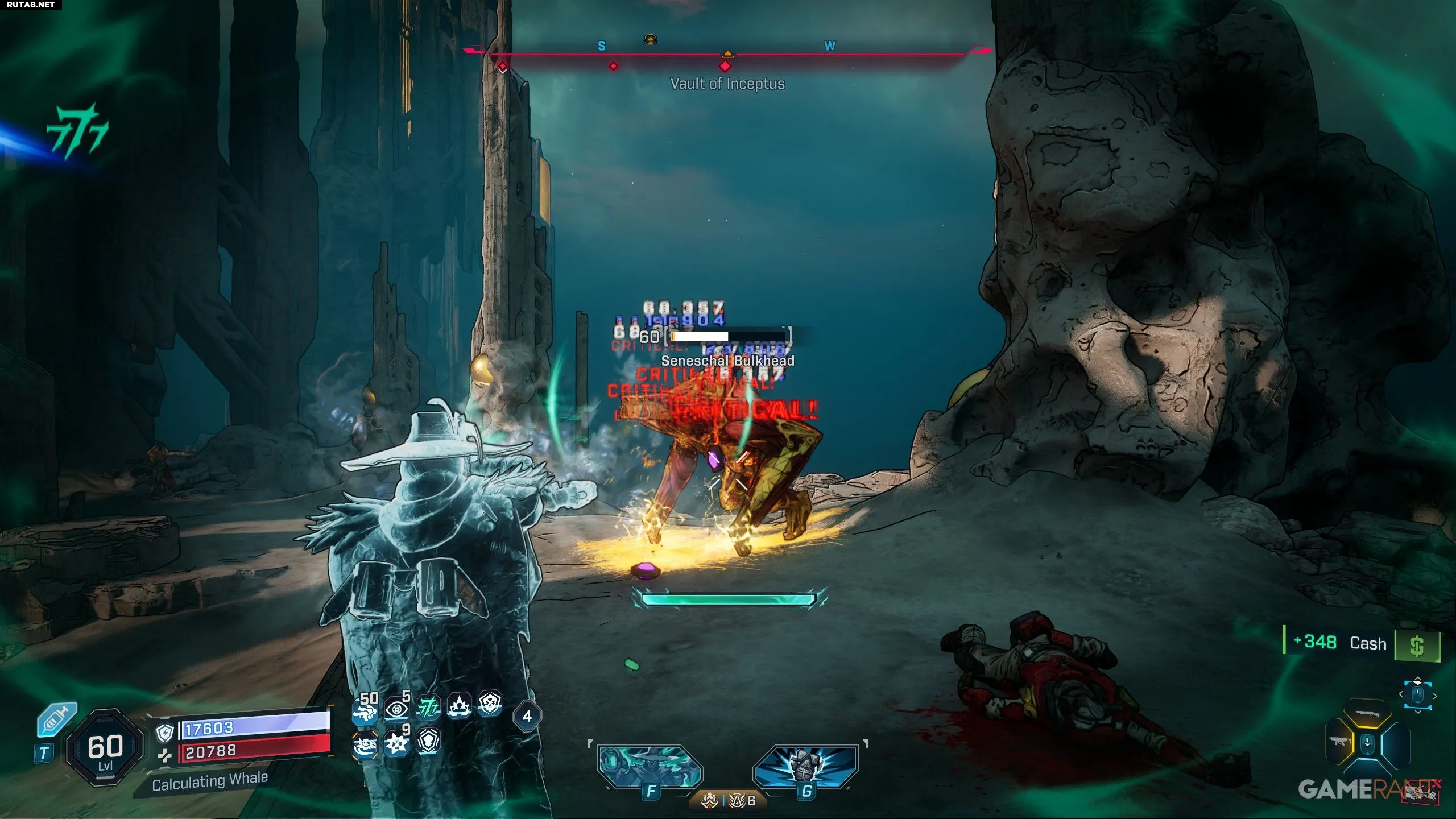Screen dimensions: 1456x819
Task: Inspect the skull shield status icon
Action: tap(490, 705)
